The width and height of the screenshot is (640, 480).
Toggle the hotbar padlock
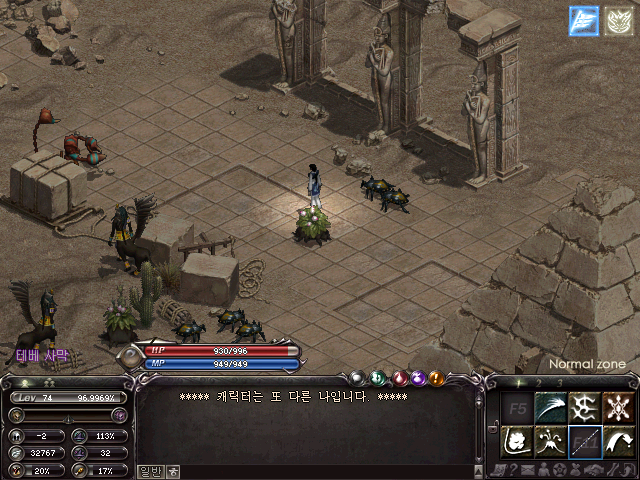493,427
